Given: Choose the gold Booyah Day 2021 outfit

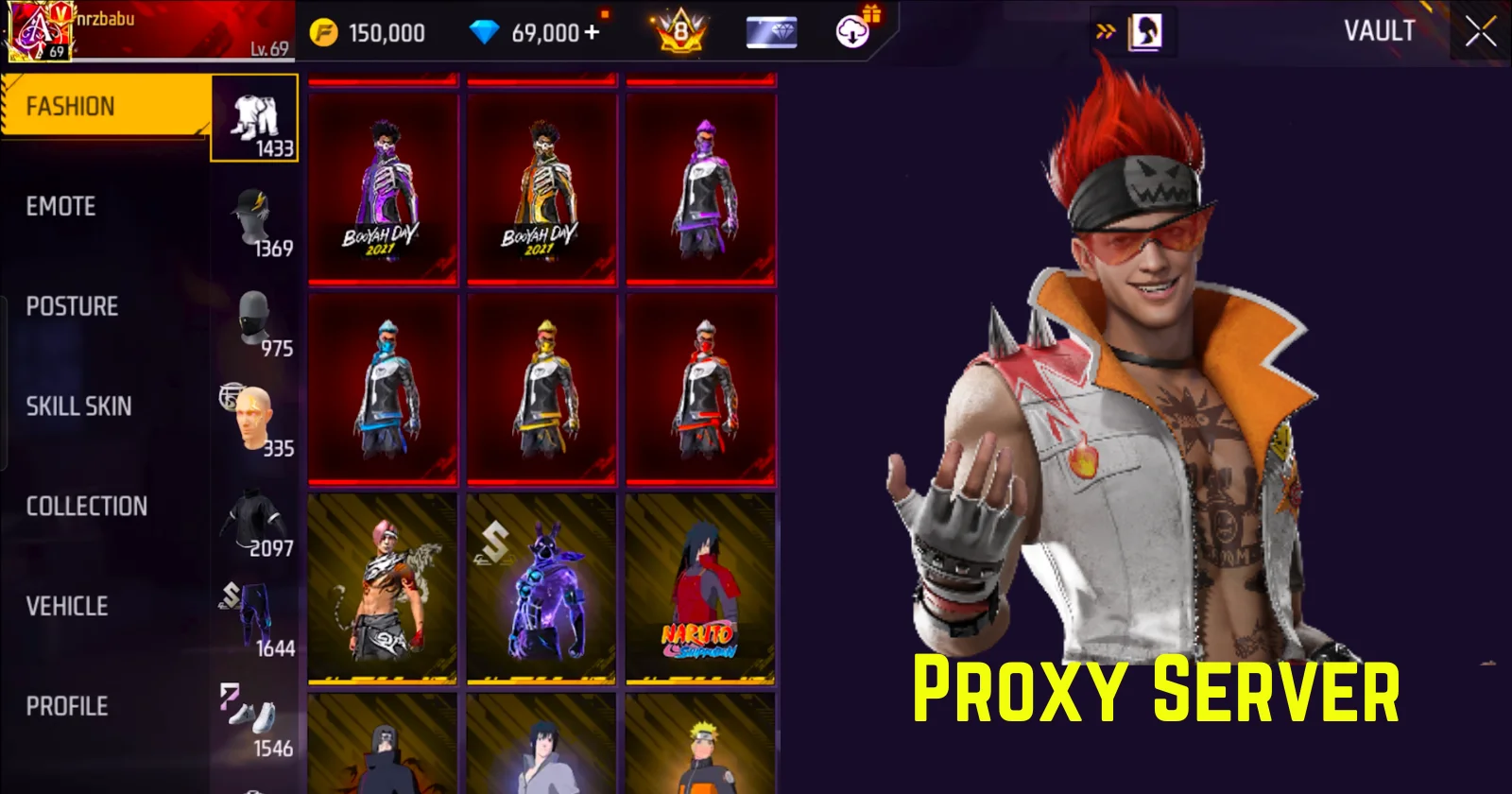Looking at the screenshot, I should pyautogui.click(x=541, y=189).
